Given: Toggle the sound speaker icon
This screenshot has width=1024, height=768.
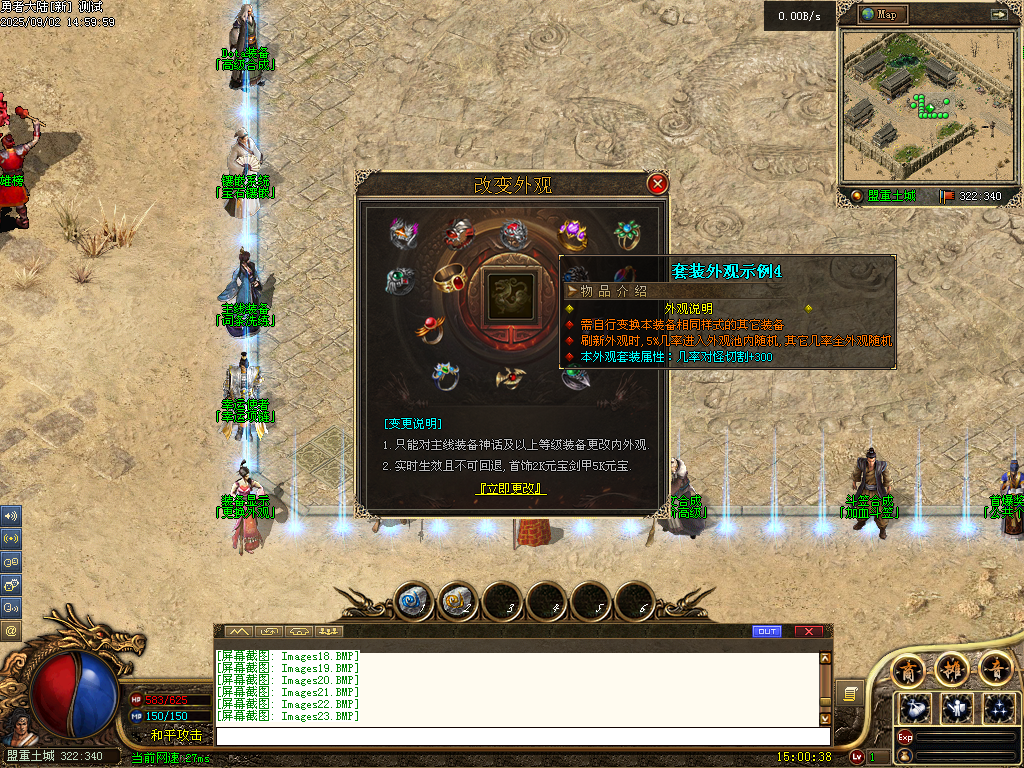Looking at the screenshot, I should pos(11,516).
